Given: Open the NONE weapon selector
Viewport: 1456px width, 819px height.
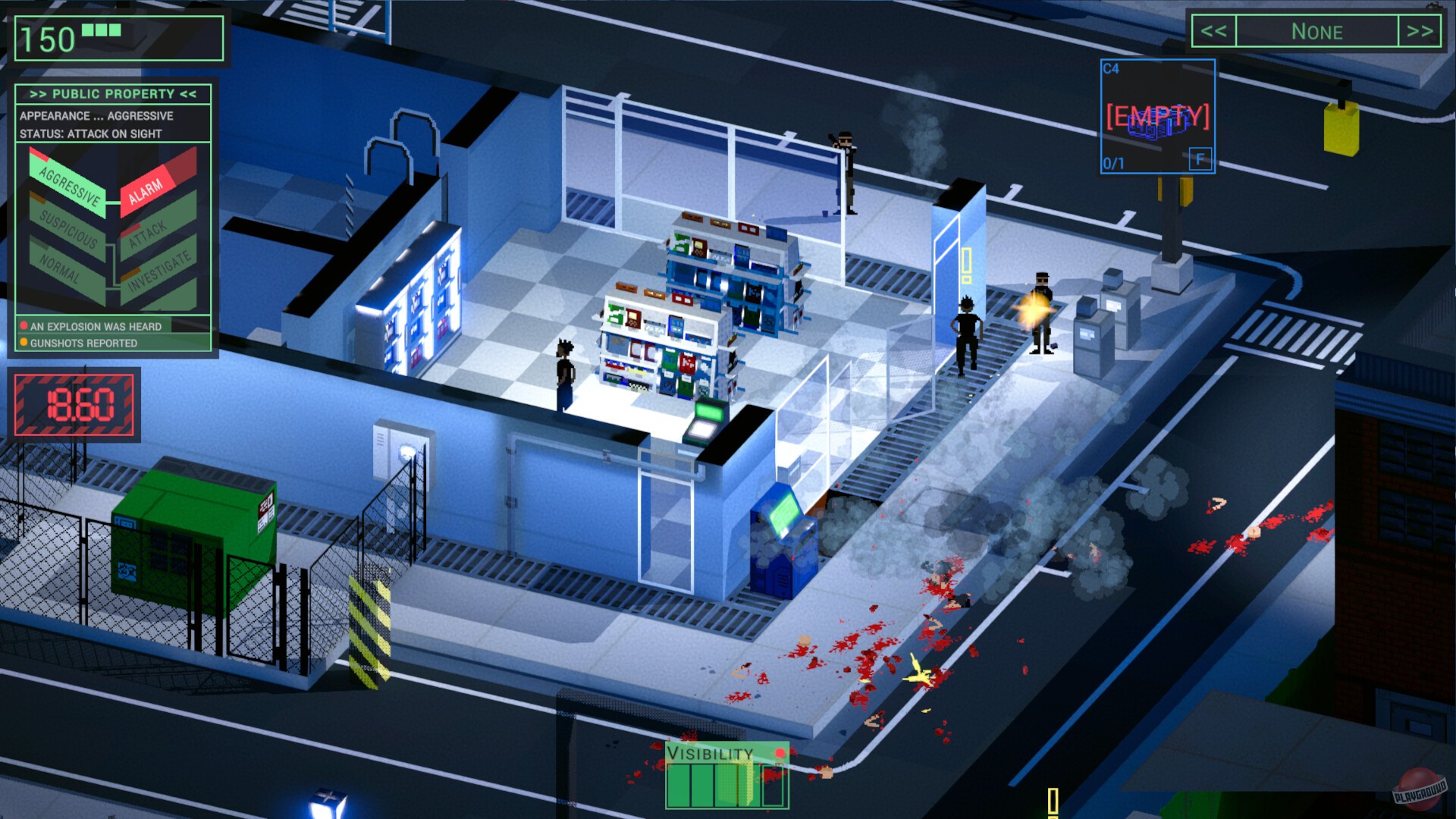Looking at the screenshot, I should 1319,32.
